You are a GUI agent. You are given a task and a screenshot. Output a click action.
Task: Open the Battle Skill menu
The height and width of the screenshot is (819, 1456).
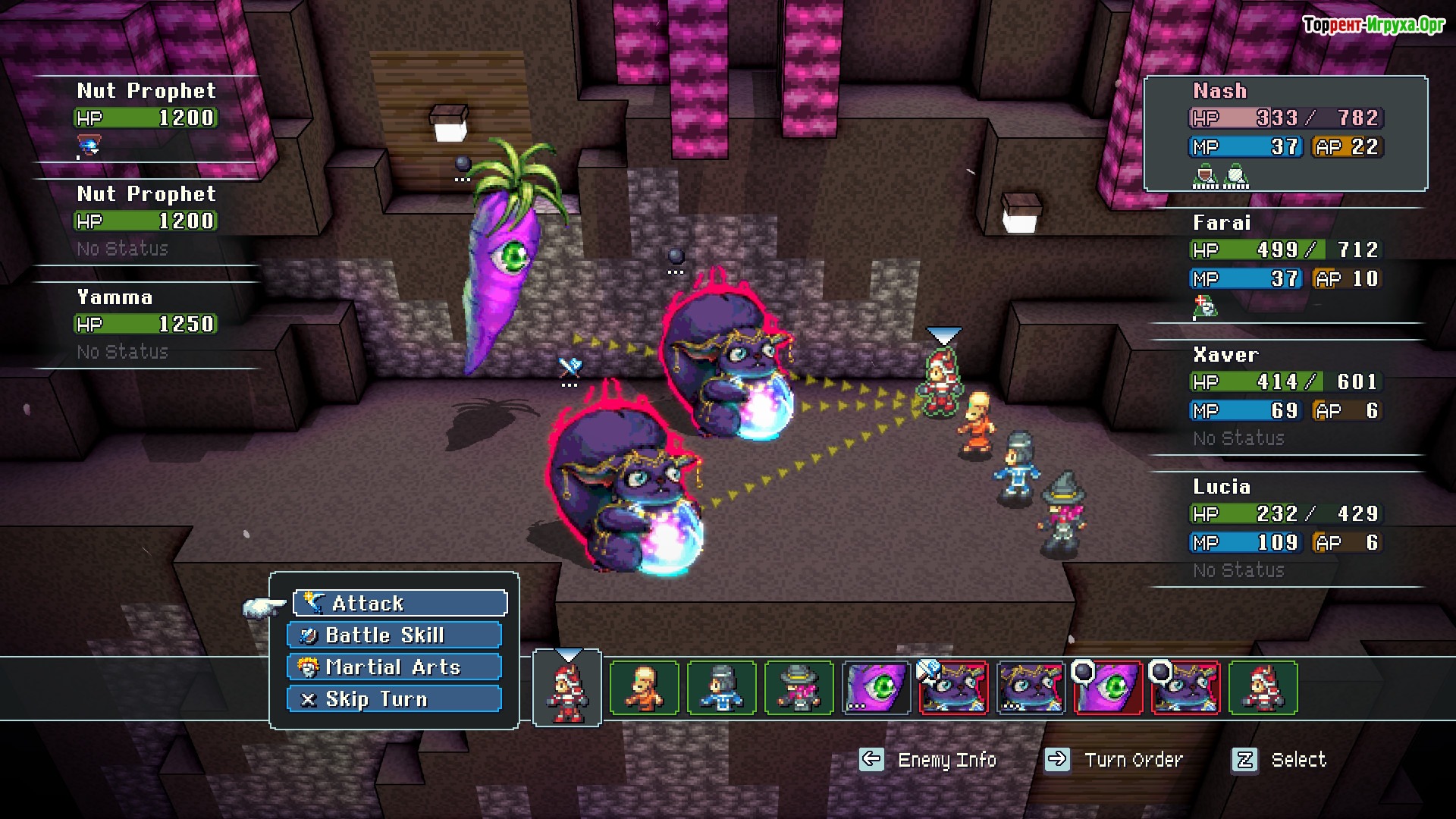(x=394, y=635)
